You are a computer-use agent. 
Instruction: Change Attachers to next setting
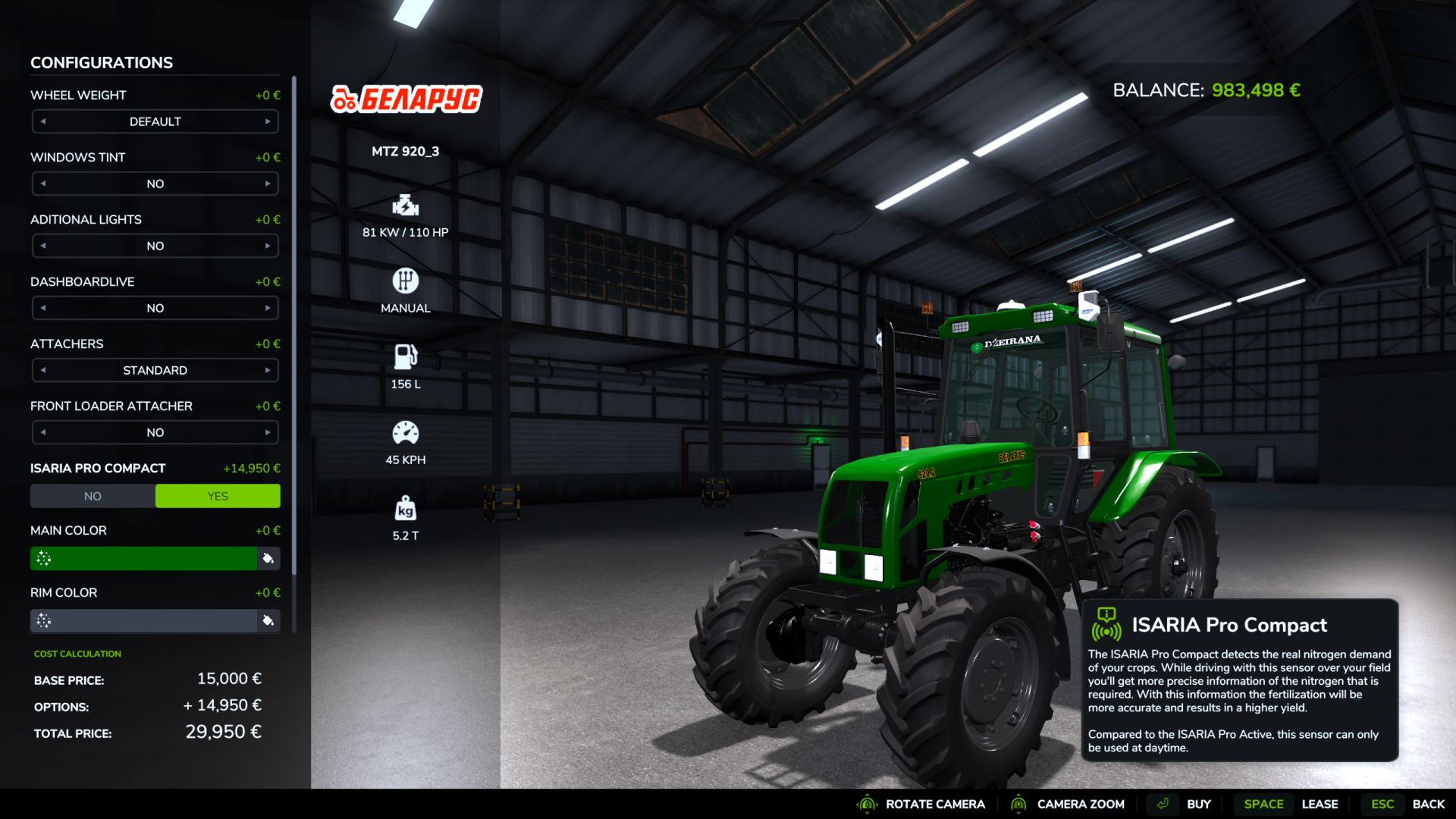click(268, 370)
